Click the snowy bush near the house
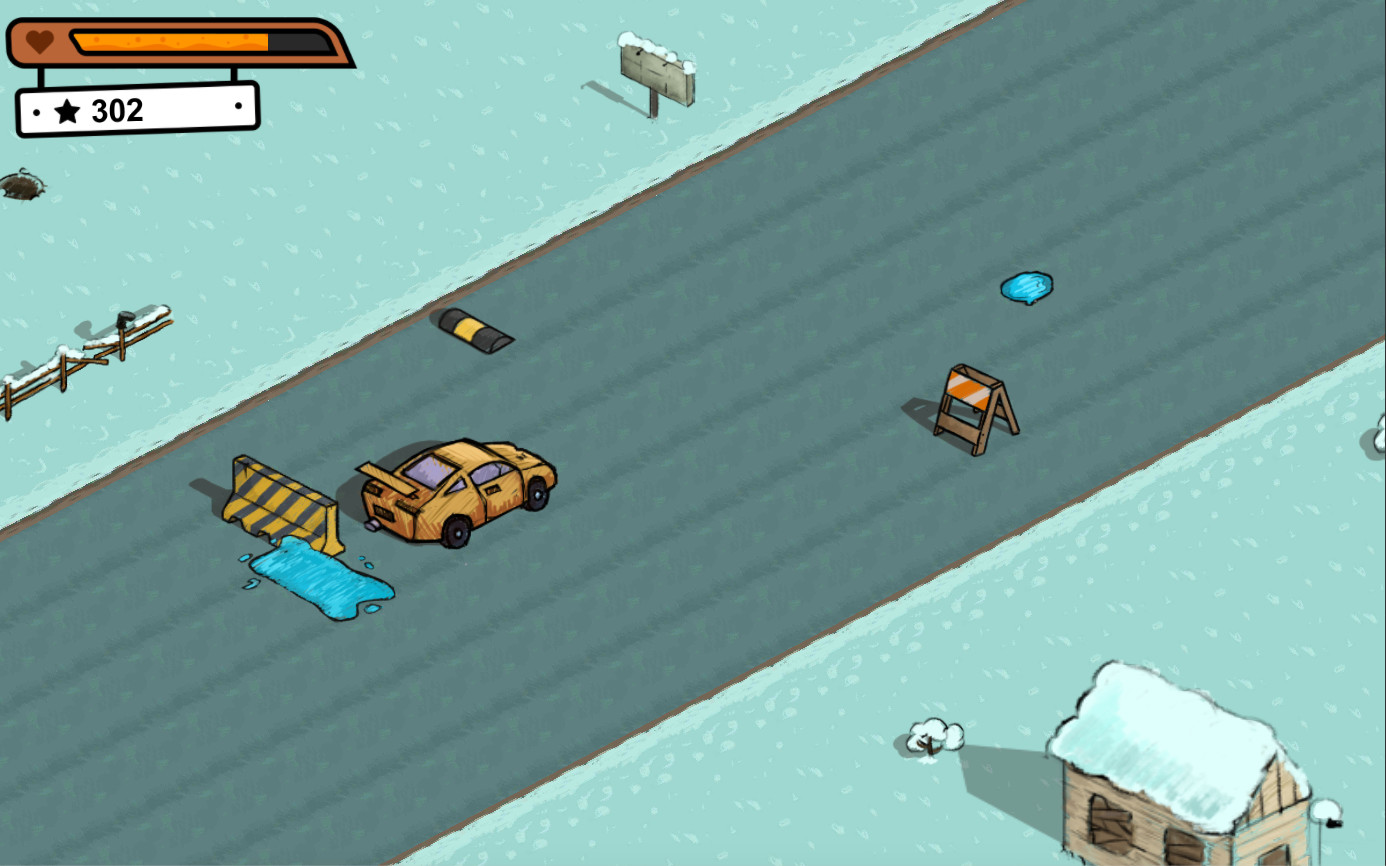This screenshot has width=1386, height=866. click(934, 737)
